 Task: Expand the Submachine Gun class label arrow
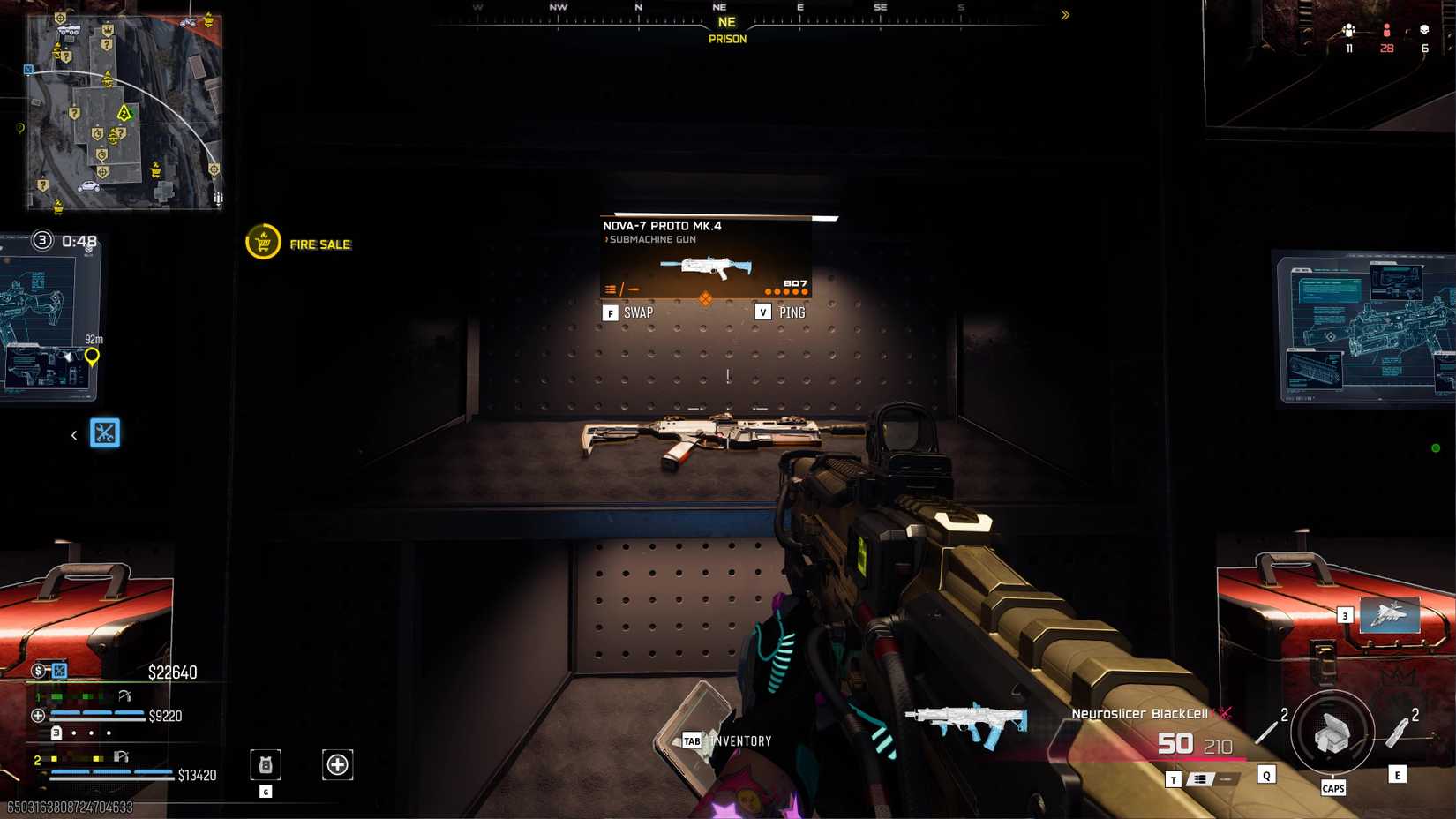pos(606,238)
